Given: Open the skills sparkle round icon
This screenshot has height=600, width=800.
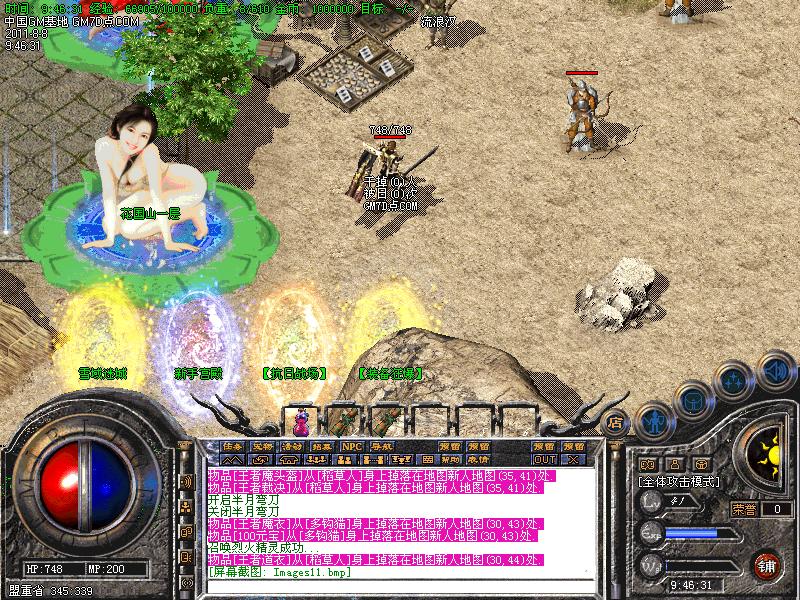Looking at the screenshot, I should (x=735, y=379).
